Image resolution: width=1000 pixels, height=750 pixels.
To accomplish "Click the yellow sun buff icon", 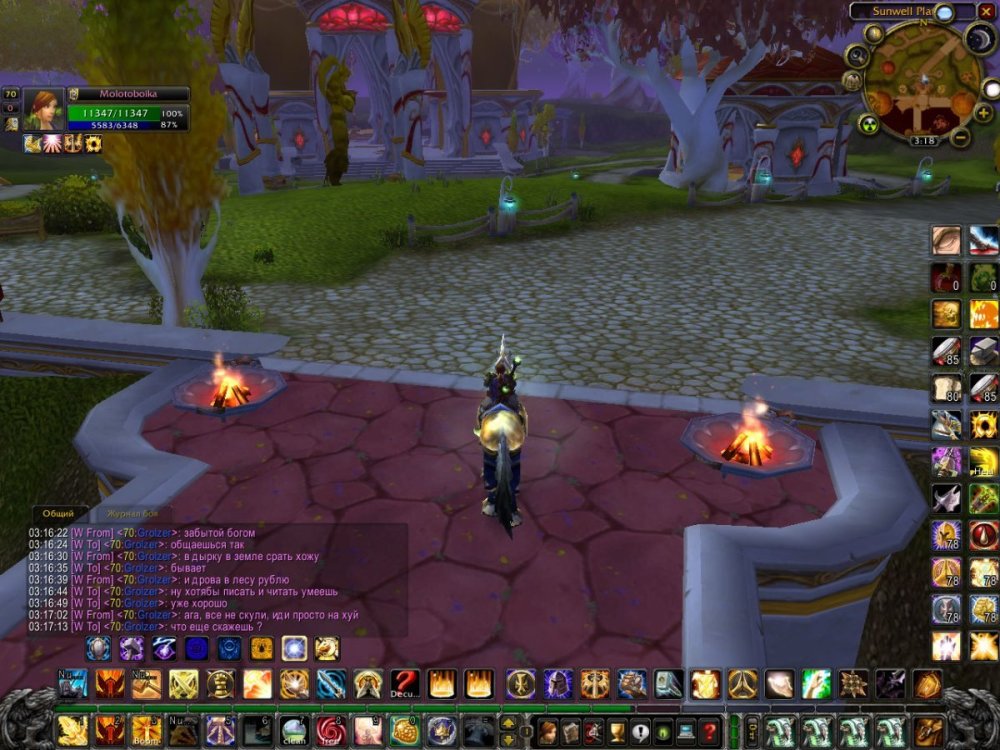I will pyautogui.click(x=93, y=144).
